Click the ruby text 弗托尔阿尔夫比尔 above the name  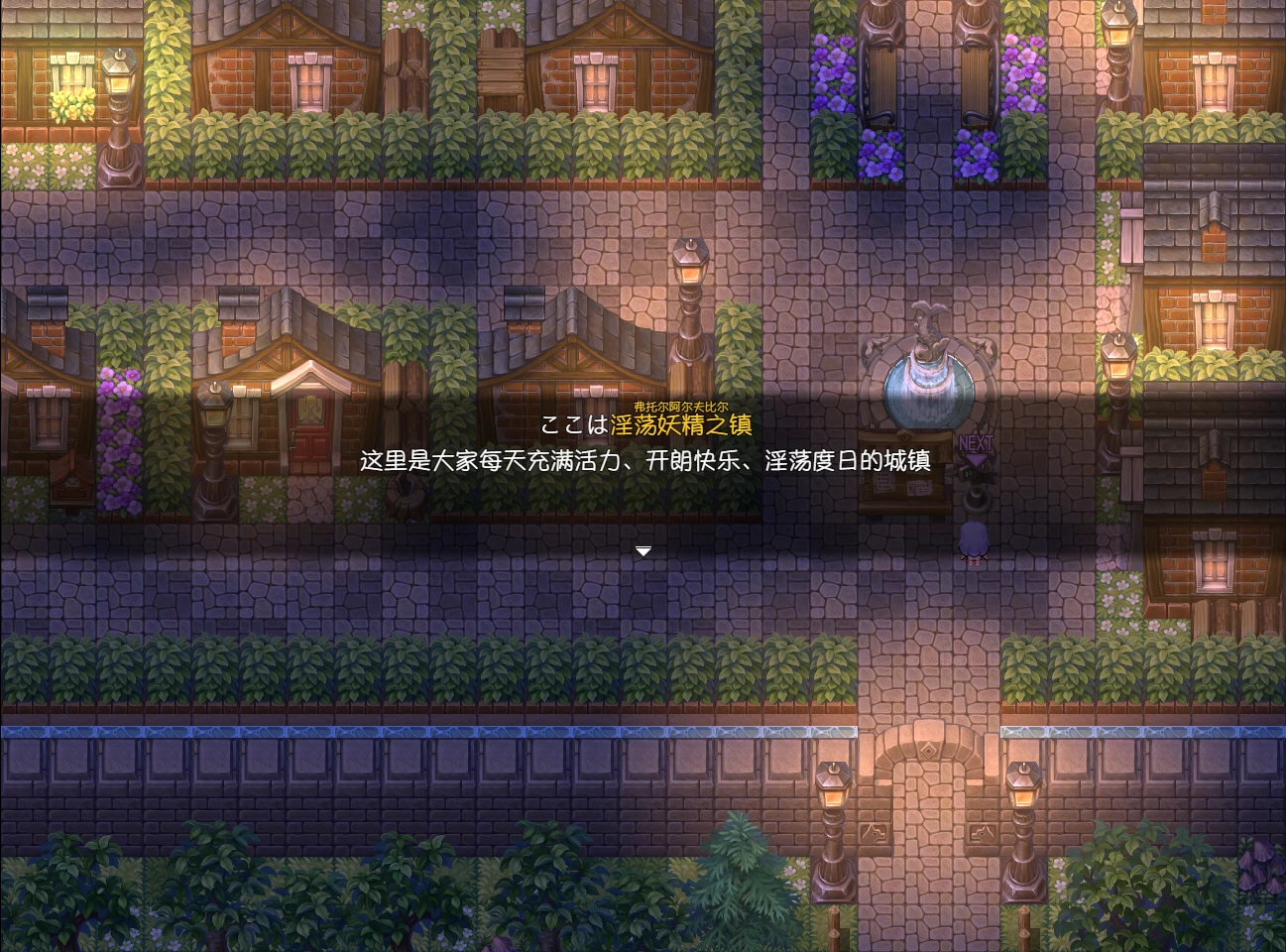click(678, 405)
